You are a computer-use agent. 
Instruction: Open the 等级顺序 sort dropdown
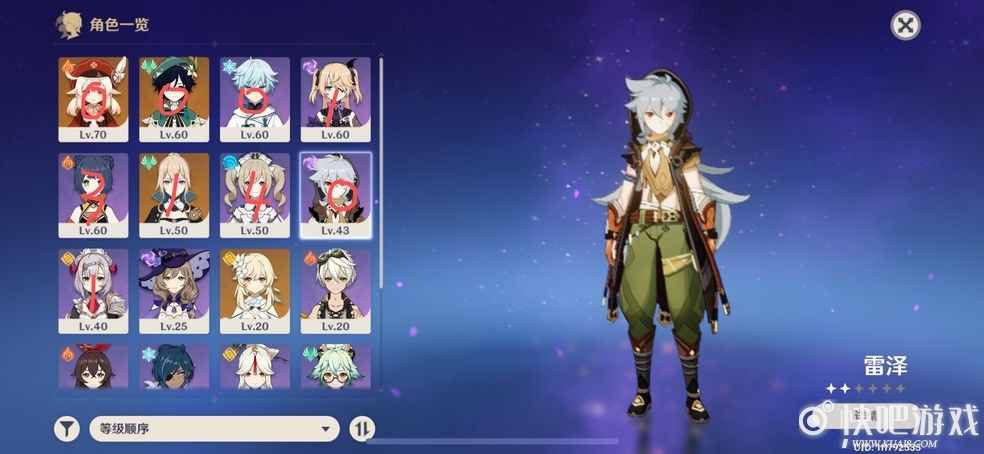click(x=213, y=429)
